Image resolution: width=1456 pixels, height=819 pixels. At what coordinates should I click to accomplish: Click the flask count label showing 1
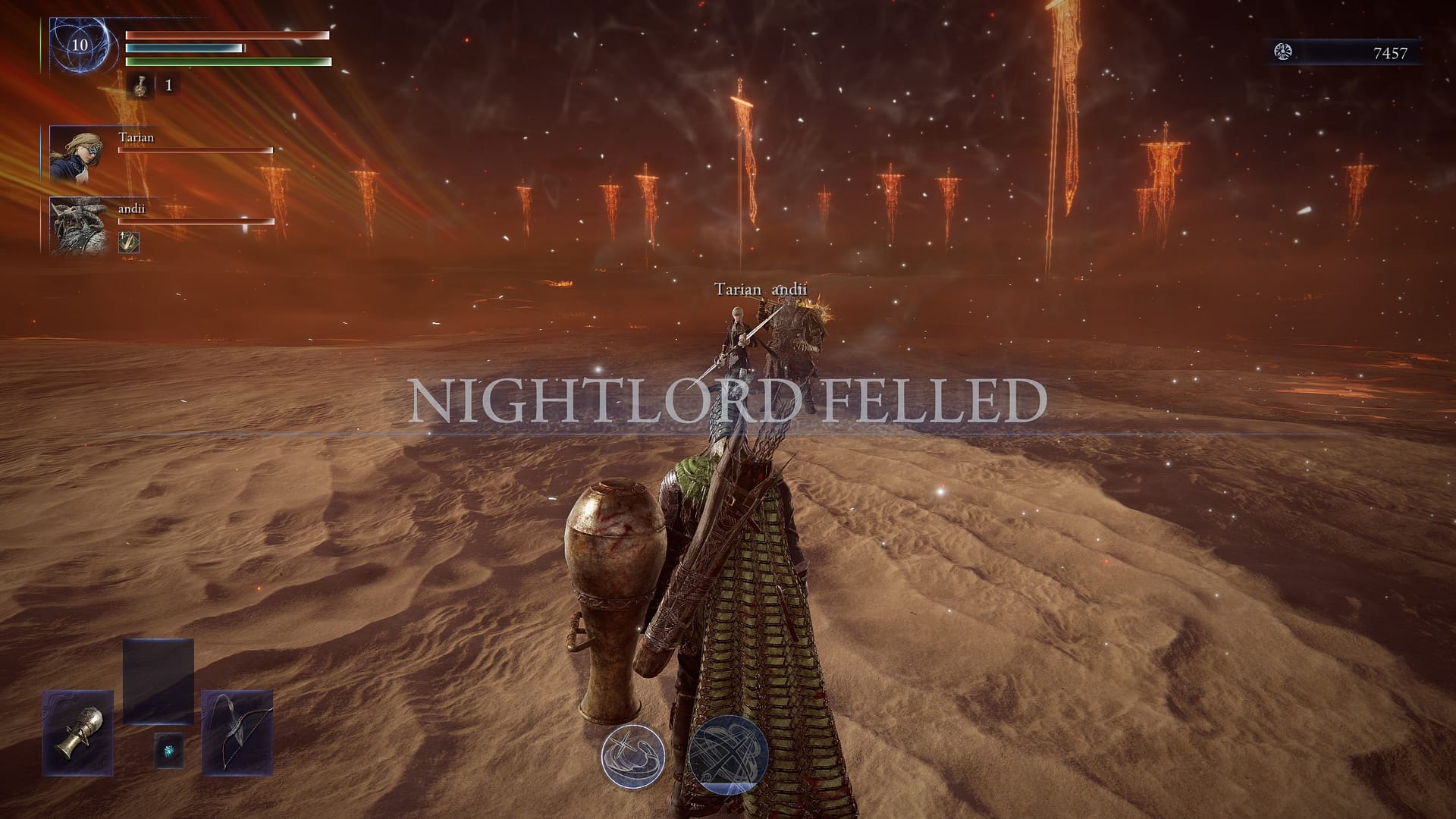click(x=168, y=86)
